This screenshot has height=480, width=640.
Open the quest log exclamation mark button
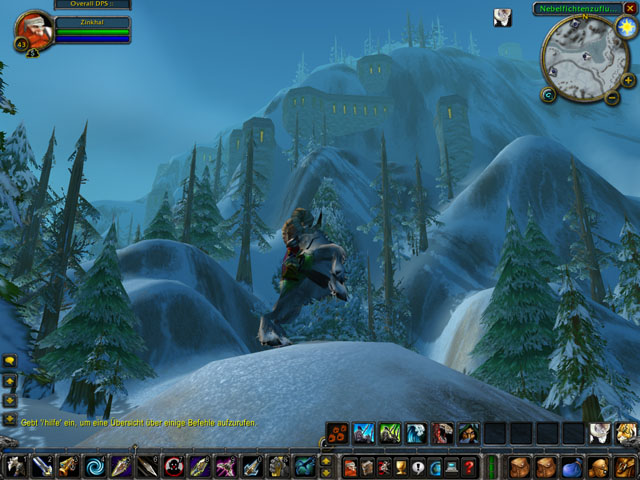click(418, 466)
